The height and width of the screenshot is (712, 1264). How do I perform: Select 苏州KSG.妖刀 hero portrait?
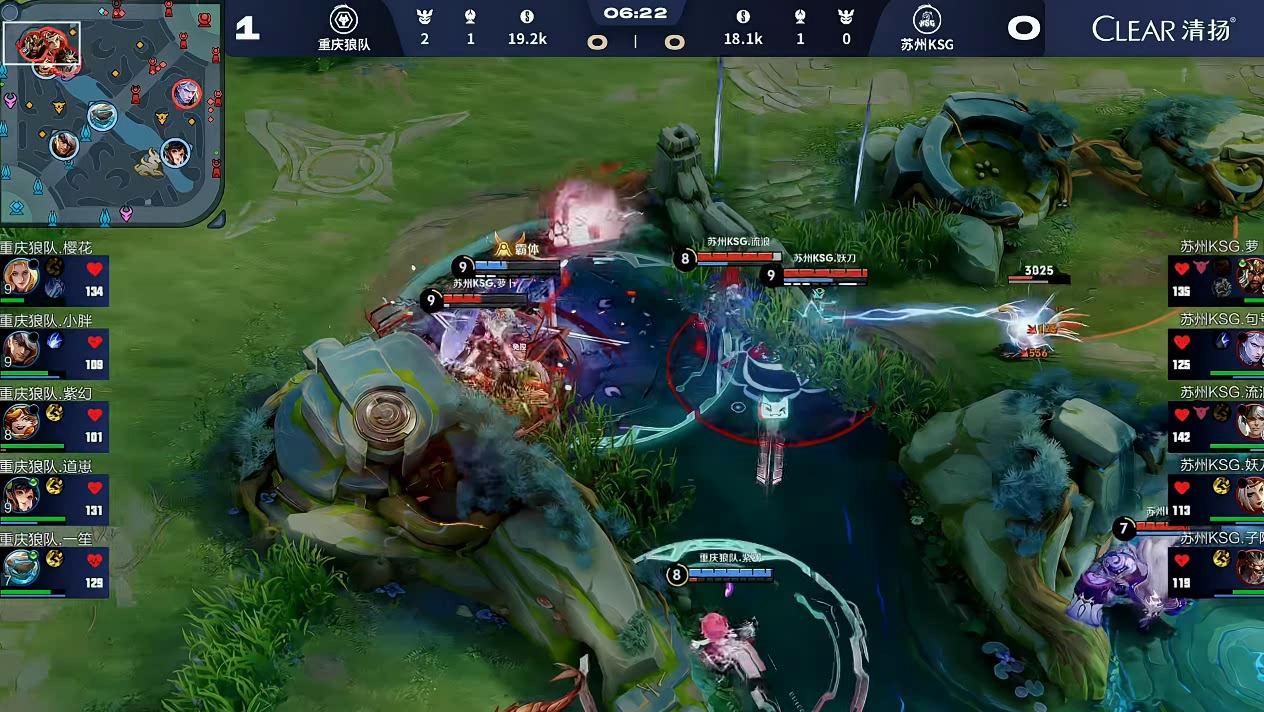click(1250, 494)
